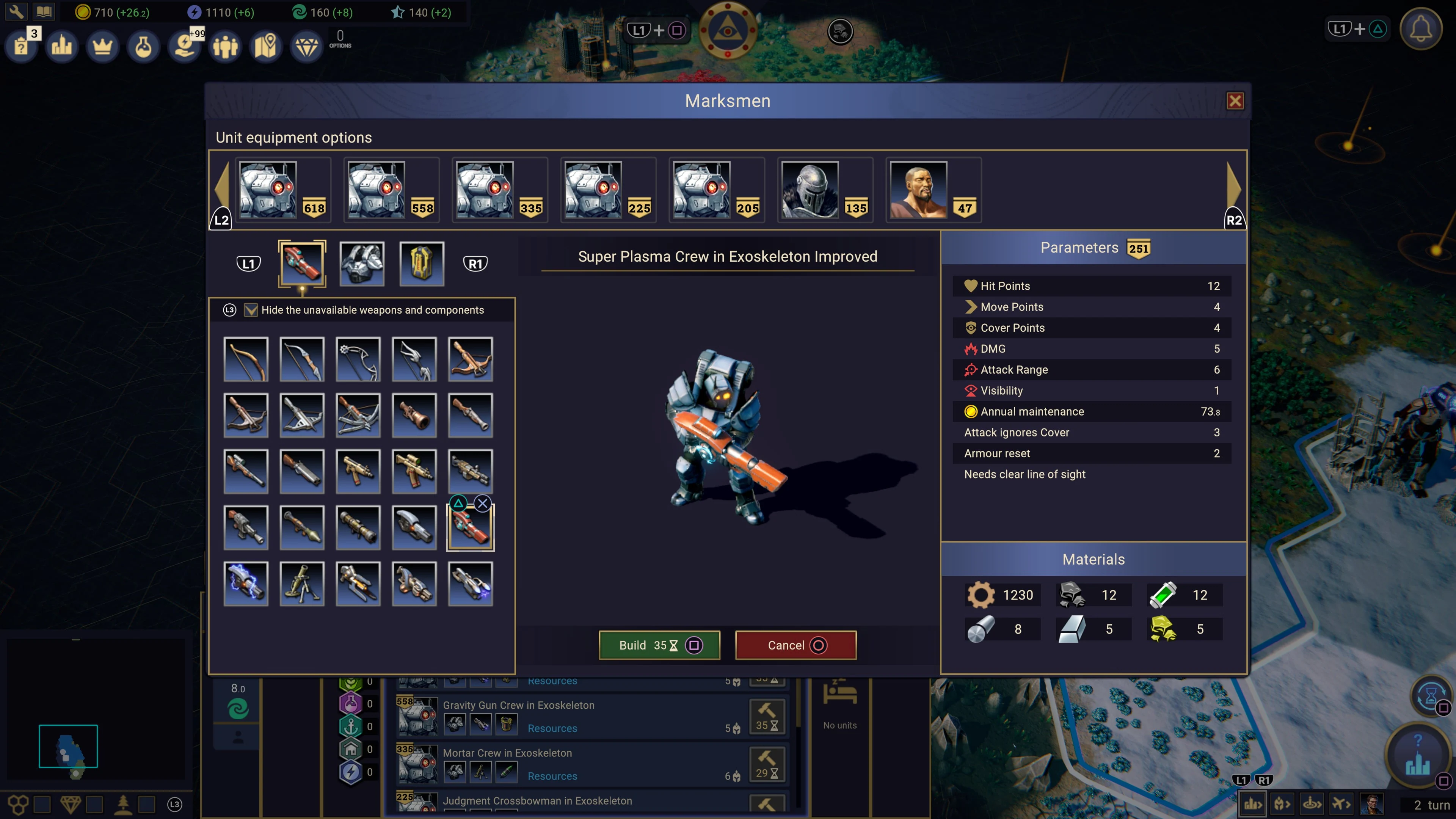Open settings with the wrench icon

tap(16, 11)
